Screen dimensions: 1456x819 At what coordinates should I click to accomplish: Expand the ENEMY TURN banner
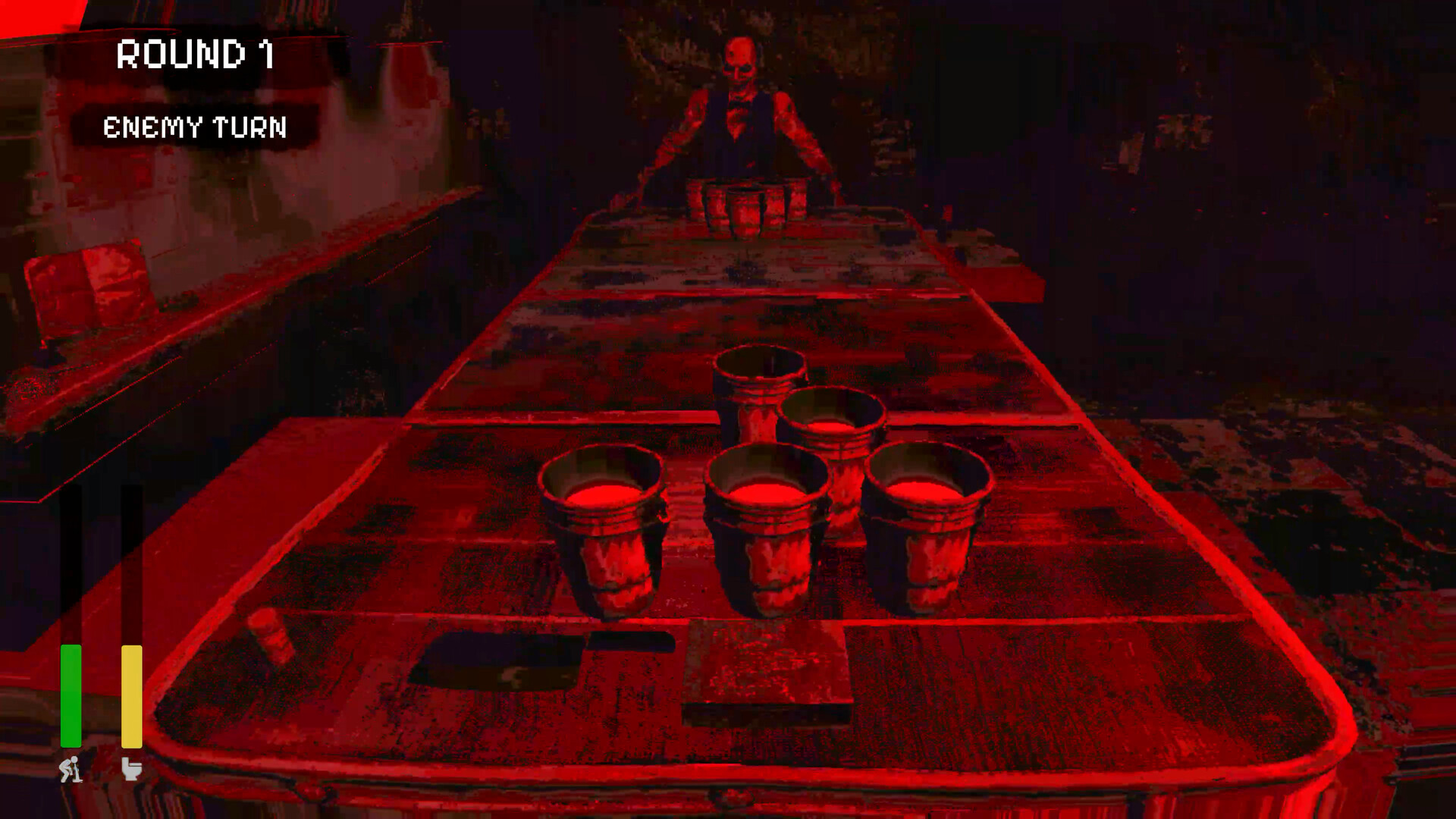pos(196,127)
